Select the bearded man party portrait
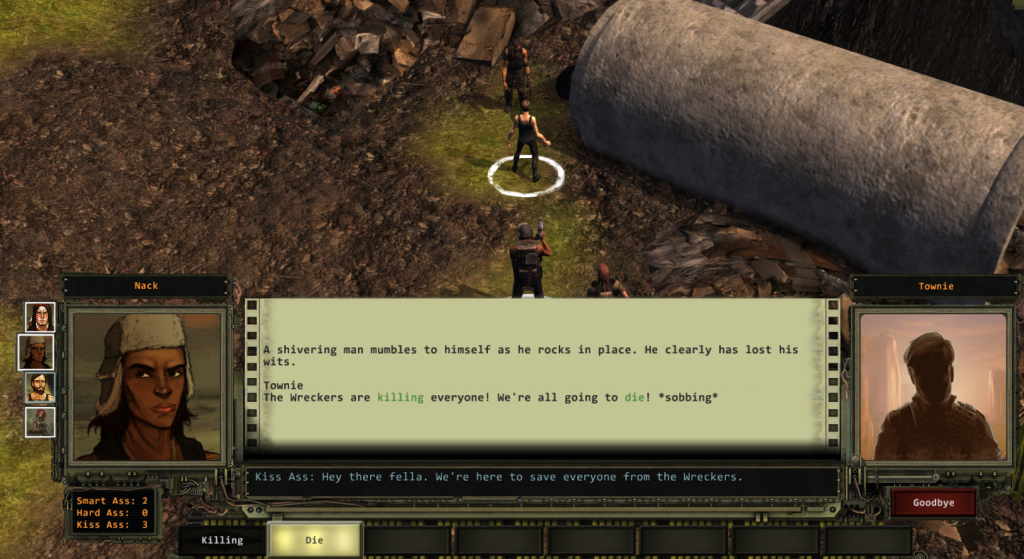The image size is (1024, 559). (40, 387)
